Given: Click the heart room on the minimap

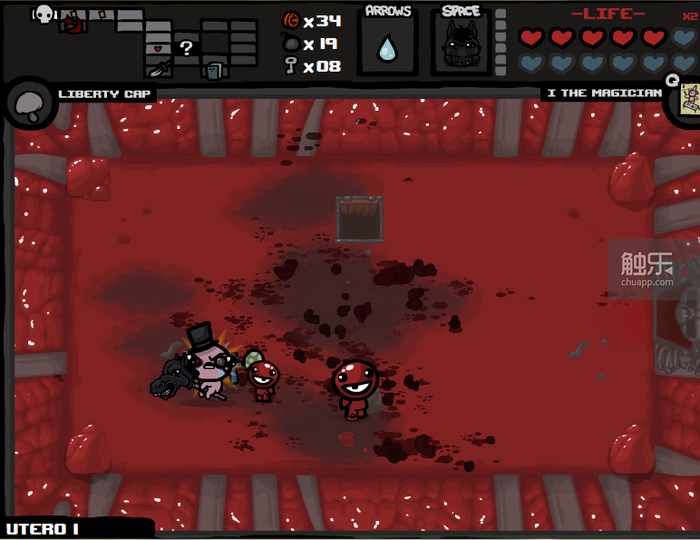Looking at the screenshot, I should pos(159,47).
